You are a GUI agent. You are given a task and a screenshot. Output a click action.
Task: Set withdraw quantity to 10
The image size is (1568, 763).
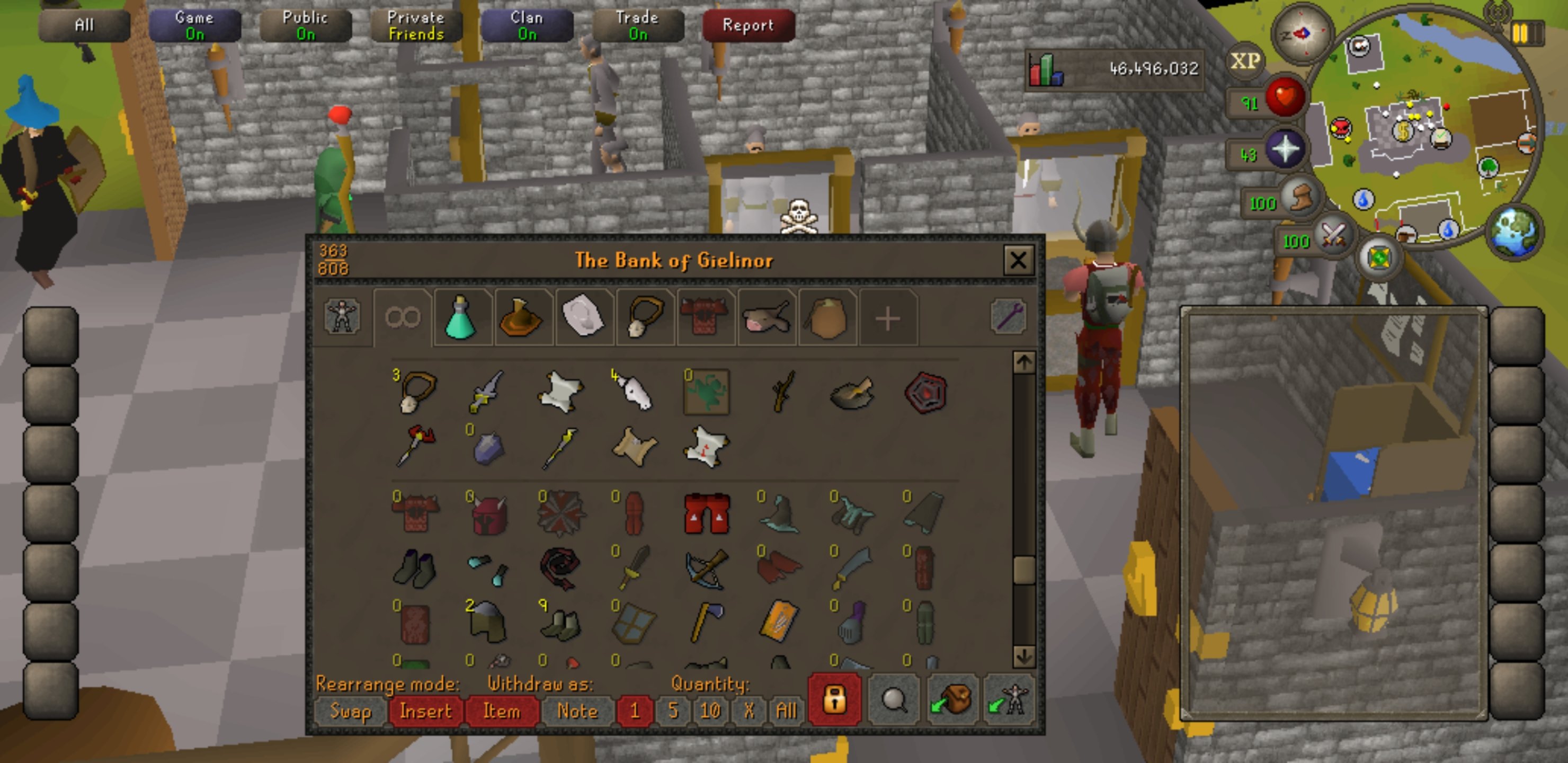point(710,711)
